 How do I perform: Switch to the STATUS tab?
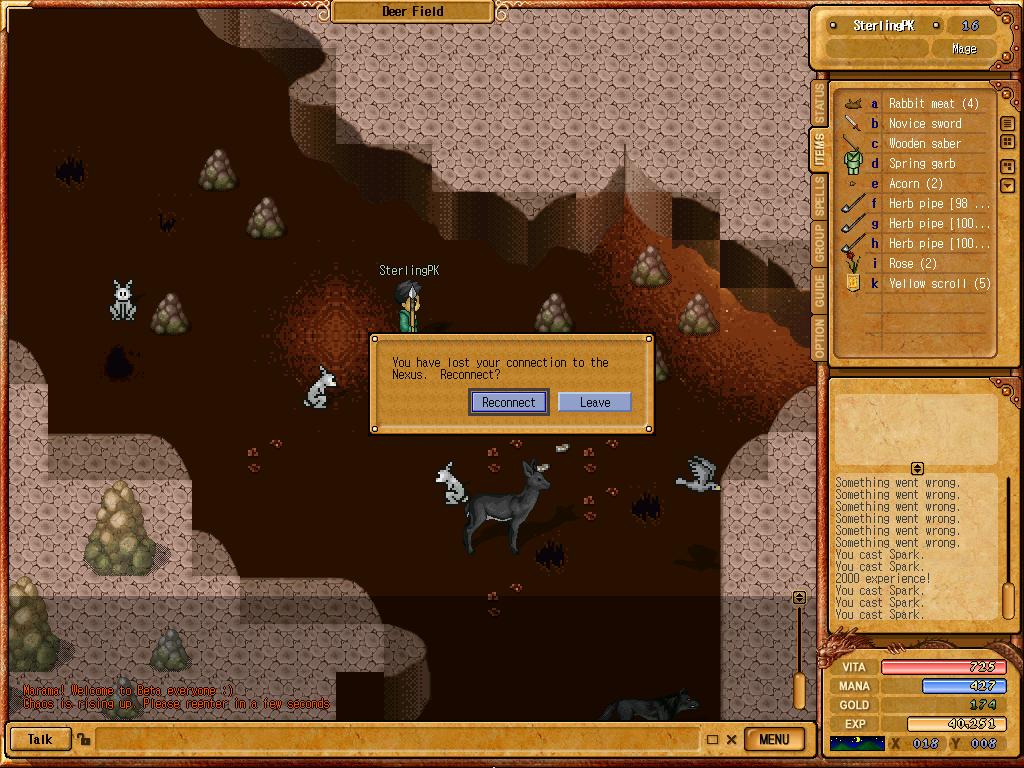pos(819,104)
